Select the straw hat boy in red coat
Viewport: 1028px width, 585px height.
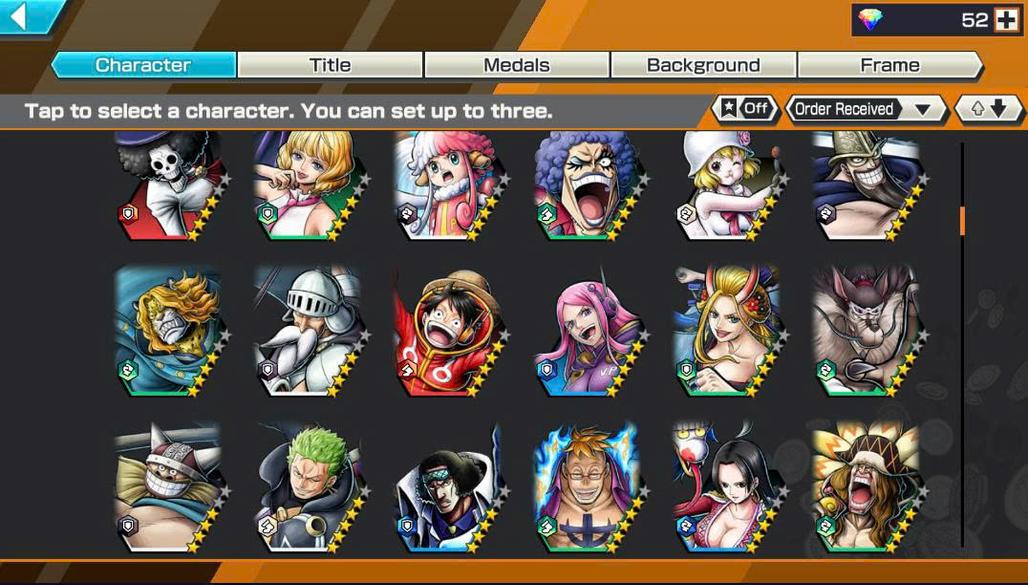(x=446, y=330)
